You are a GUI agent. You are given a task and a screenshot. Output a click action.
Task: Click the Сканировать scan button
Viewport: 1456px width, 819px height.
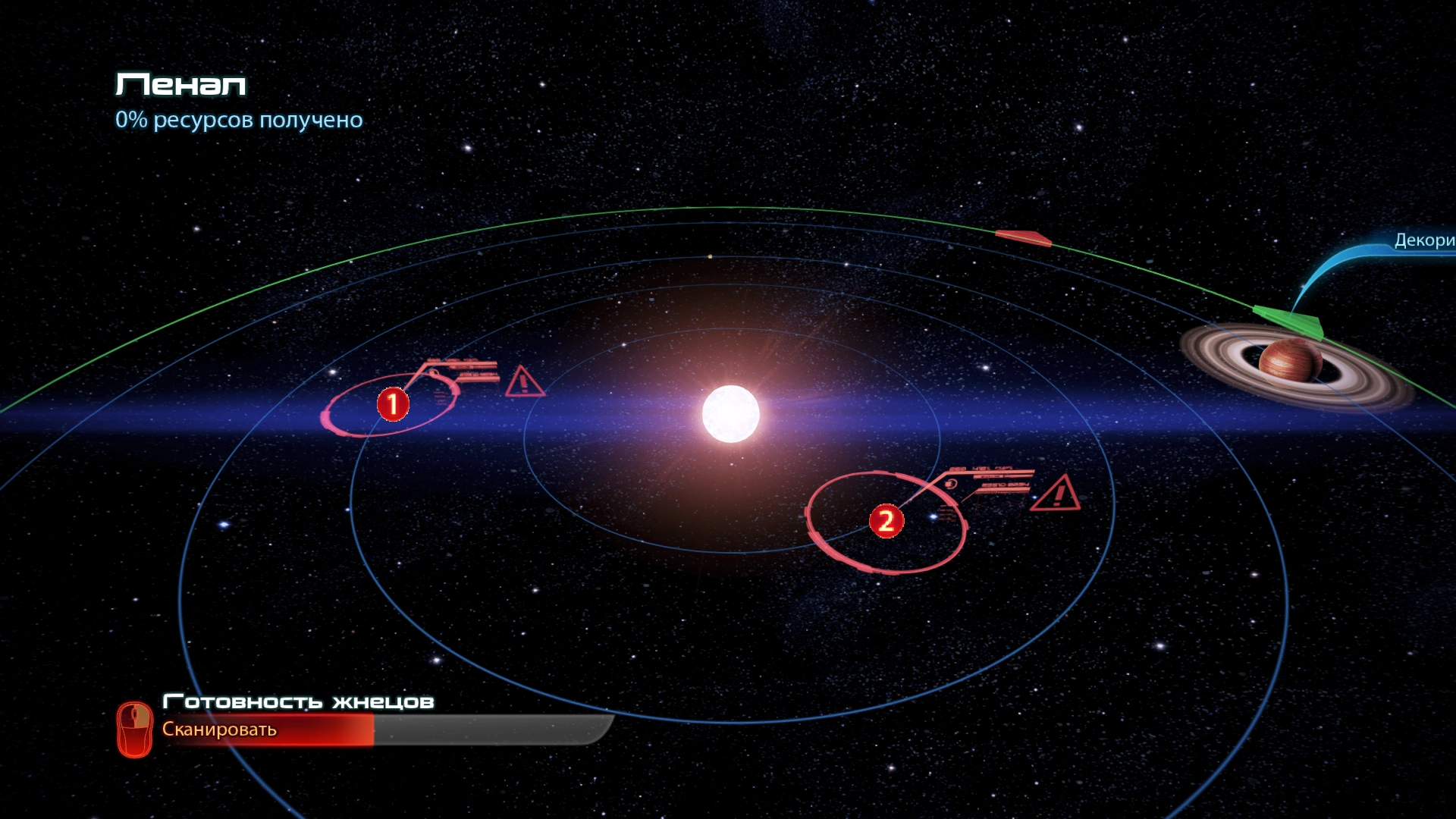219,730
